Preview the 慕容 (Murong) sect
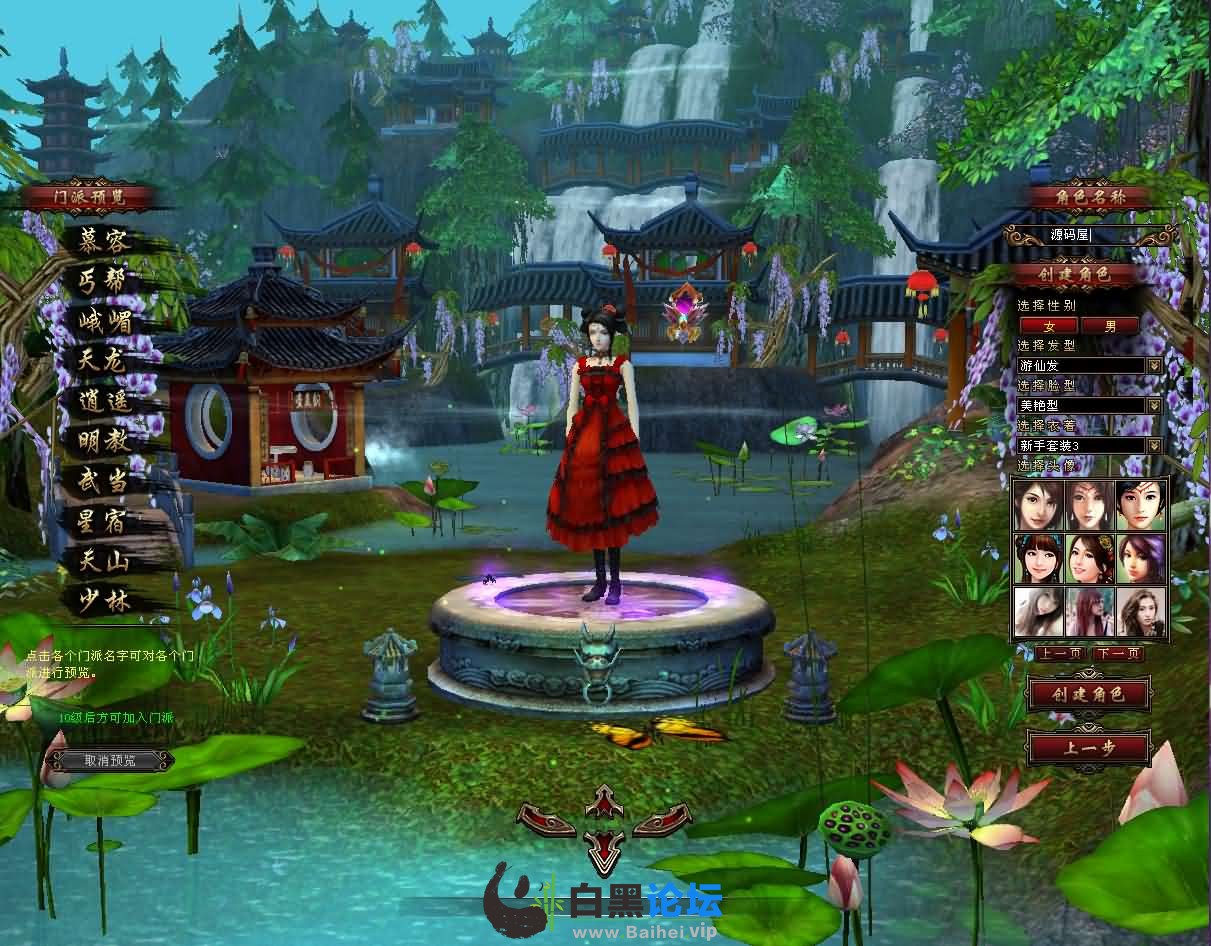The height and width of the screenshot is (946, 1211). (106, 240)
